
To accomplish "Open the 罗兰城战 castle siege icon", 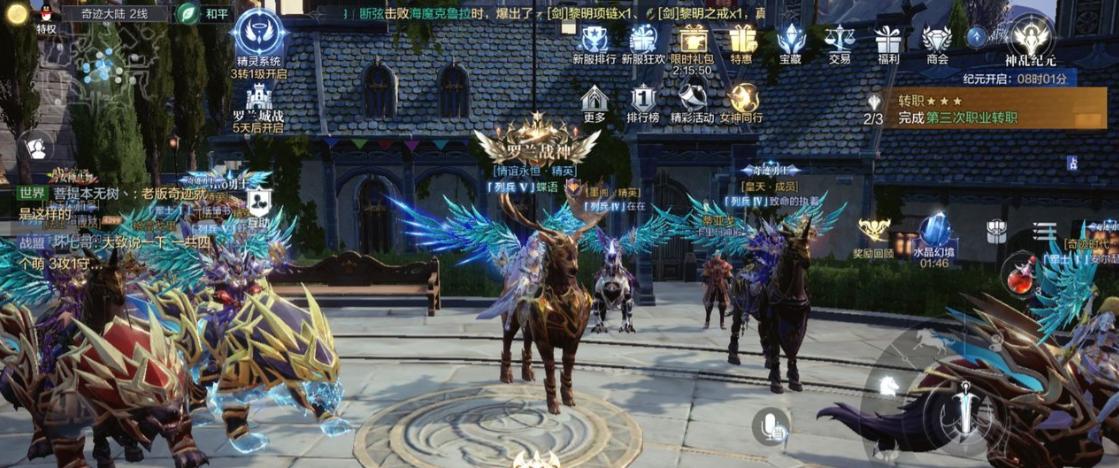I will coord(259,100).
